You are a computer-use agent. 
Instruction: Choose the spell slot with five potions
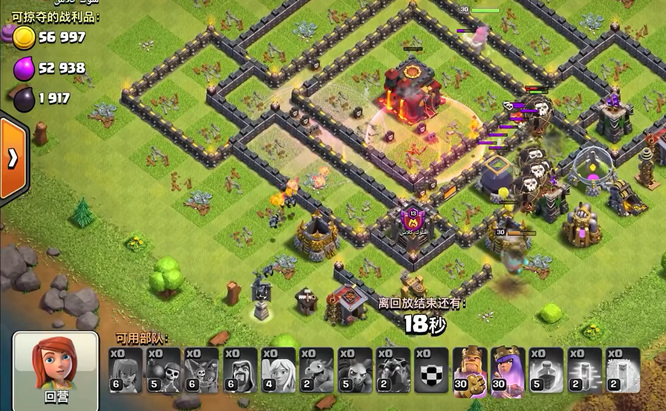pyautogui.click(x=544, y=370)
